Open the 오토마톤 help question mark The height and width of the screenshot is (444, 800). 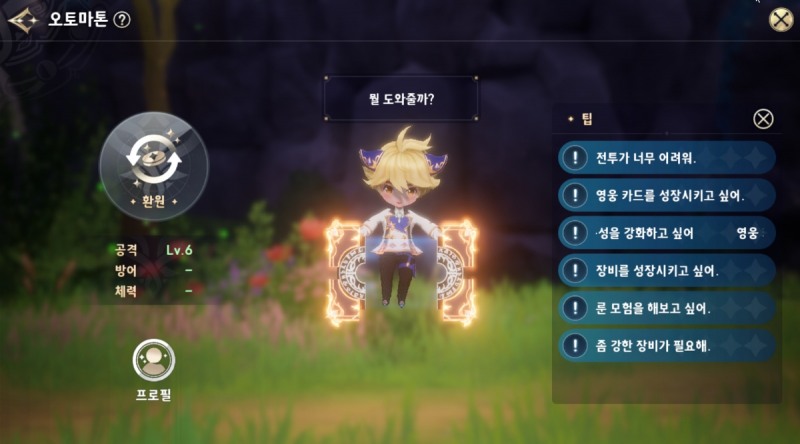coord(122,20)
